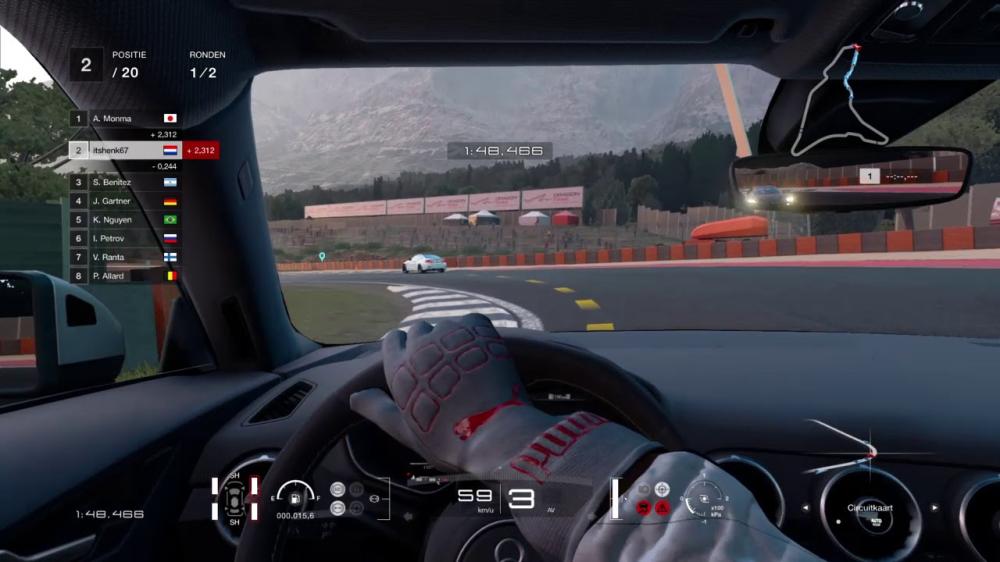Click the red traction control car icon
Image resolution: width=1000 pixels, height=562 pixels.
(x=643, y=507)
